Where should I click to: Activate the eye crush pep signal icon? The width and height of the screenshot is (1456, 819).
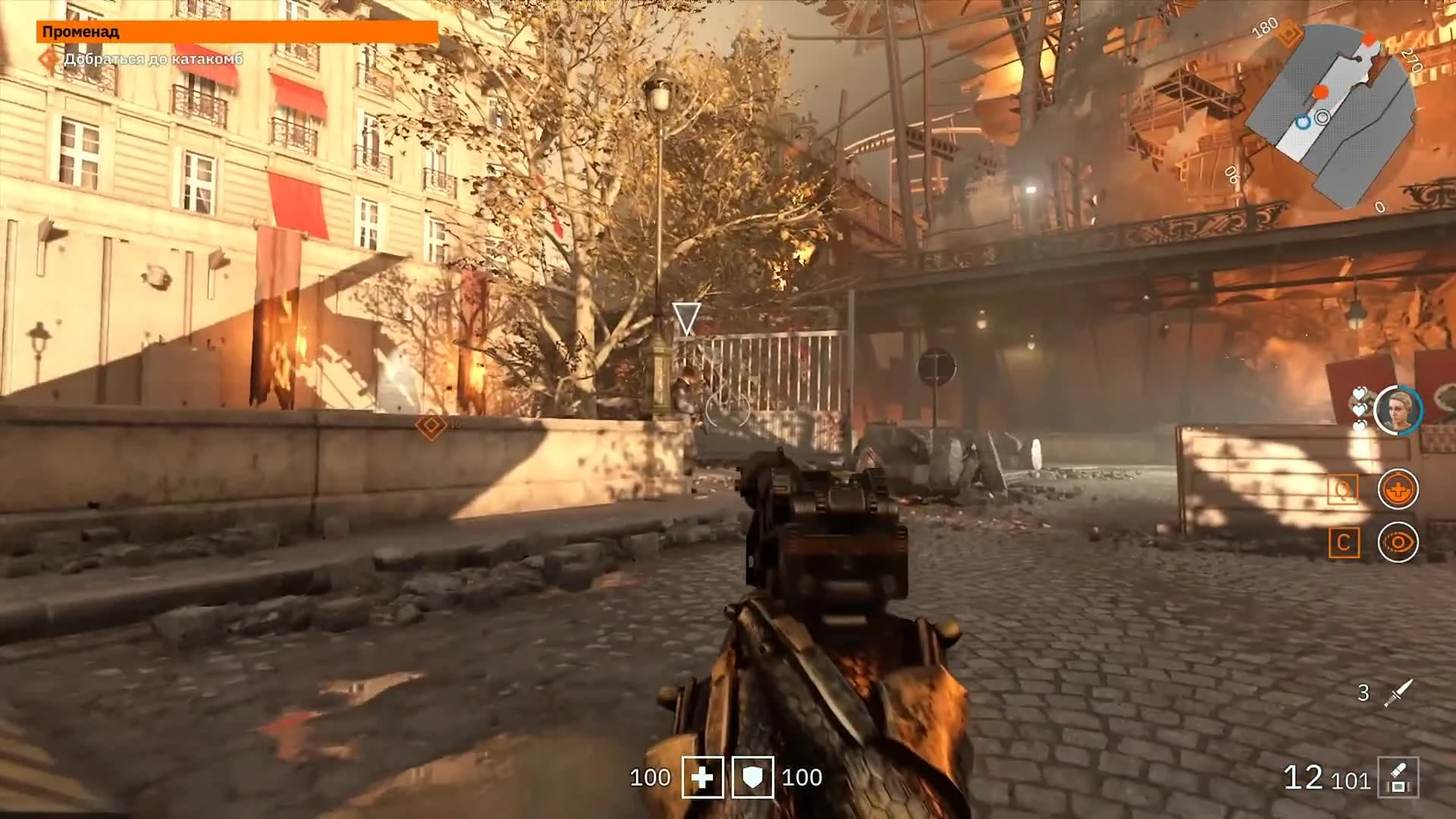1398,544
